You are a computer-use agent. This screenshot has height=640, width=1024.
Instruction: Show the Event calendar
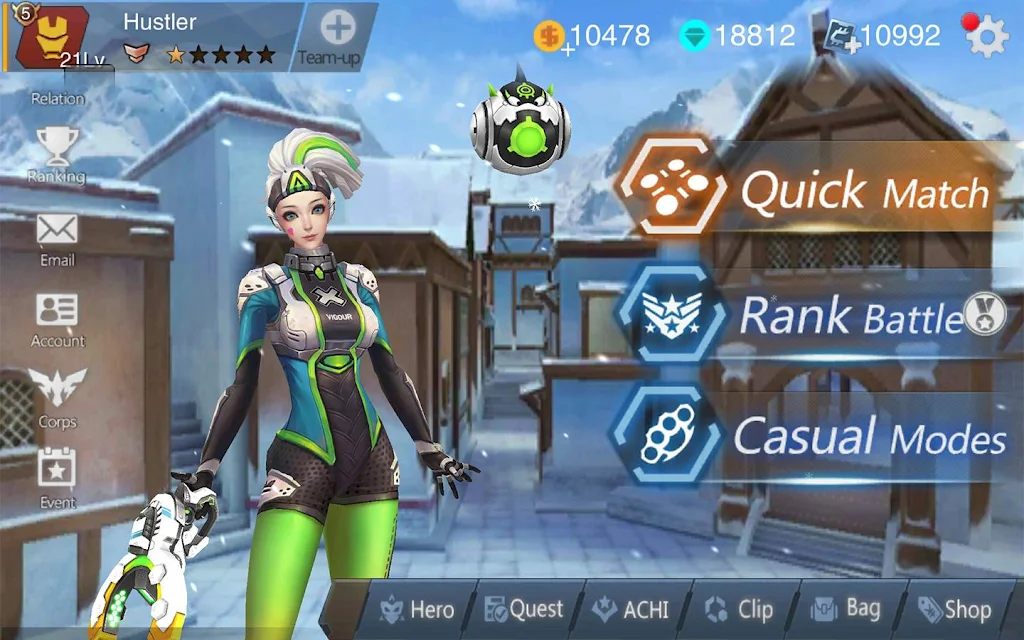(x=57, y=478)
